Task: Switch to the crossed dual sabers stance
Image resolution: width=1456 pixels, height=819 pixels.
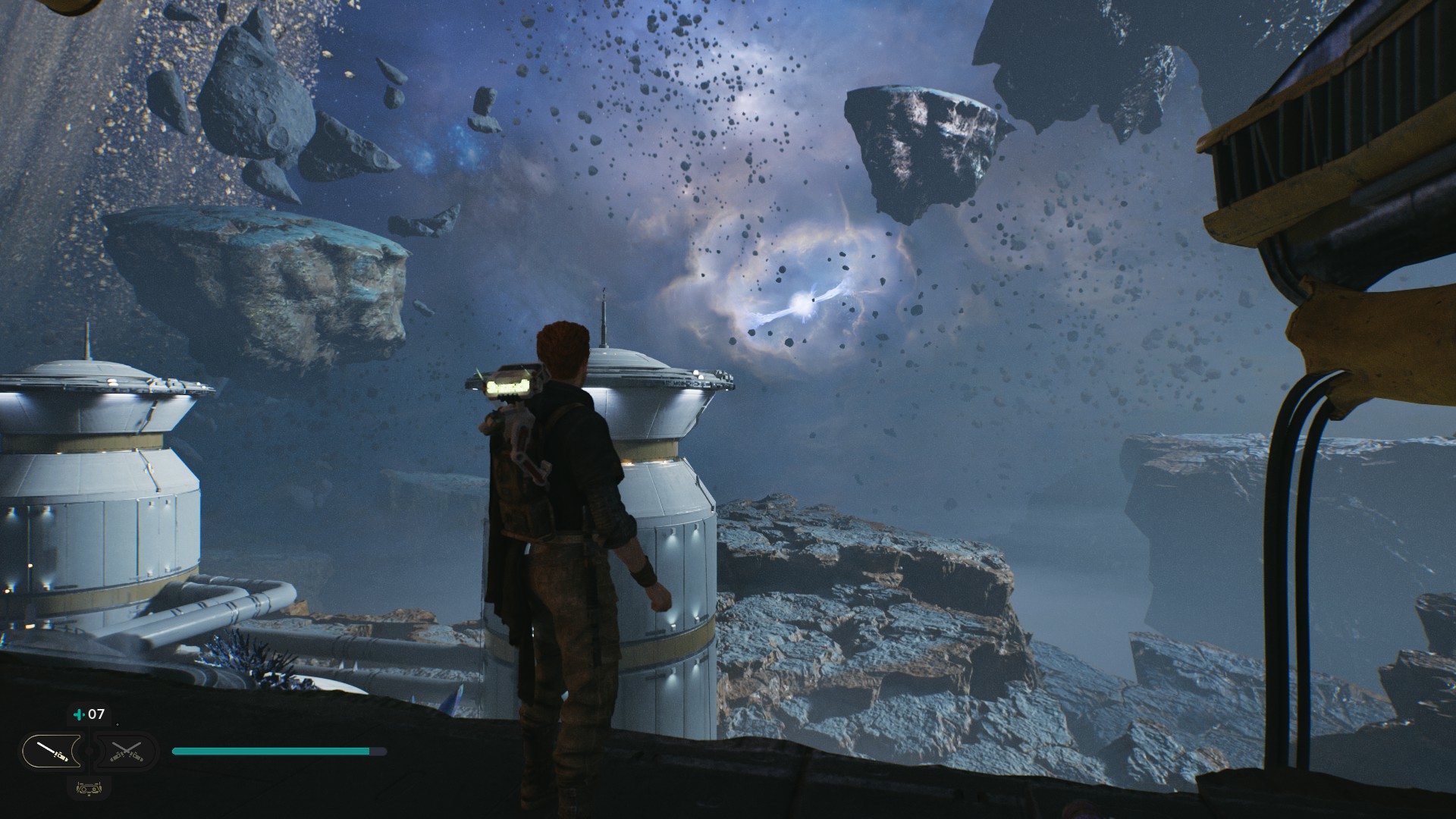Action: point(126,752)
